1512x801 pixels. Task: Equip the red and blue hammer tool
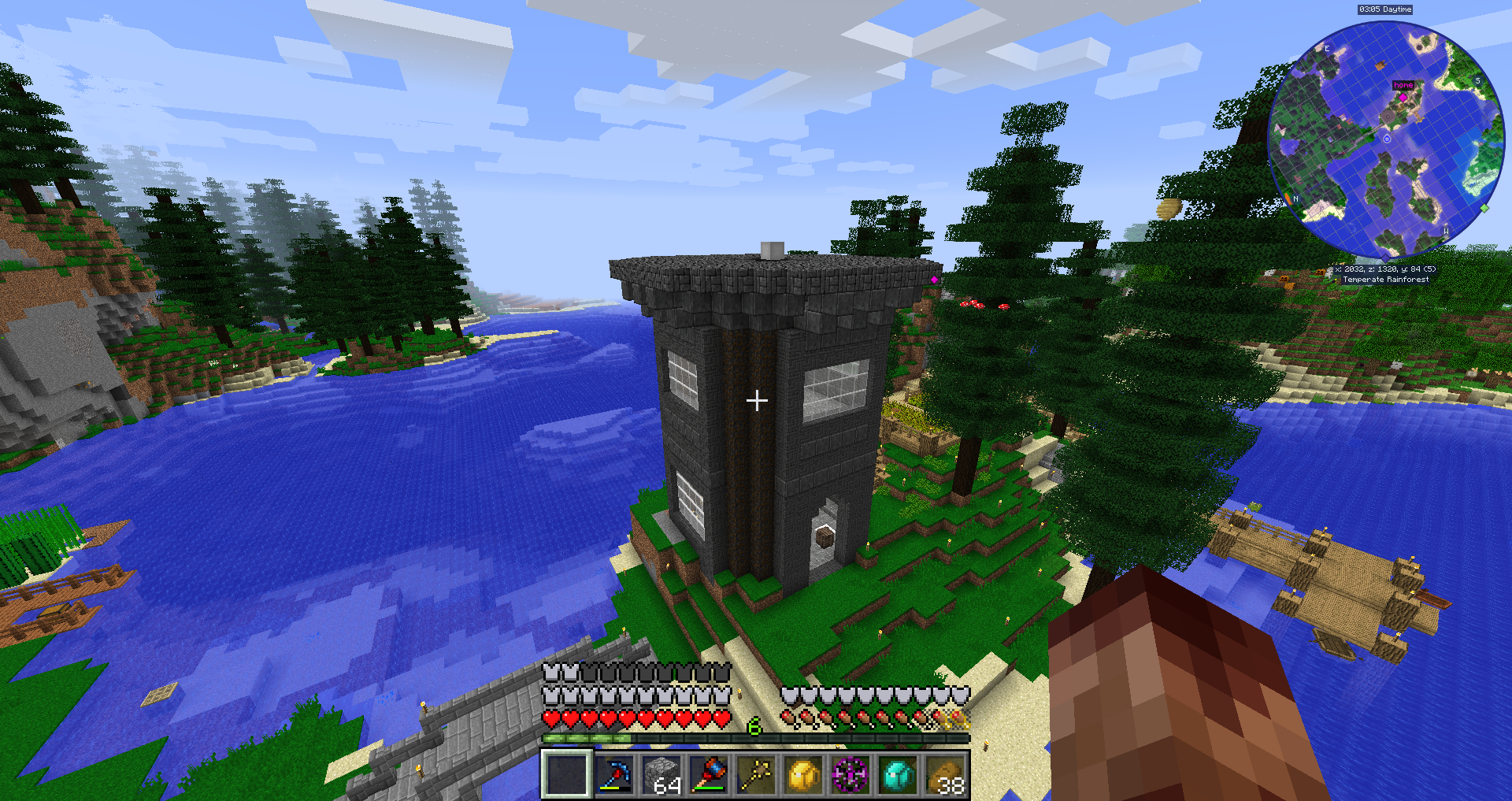coord(709,774)
